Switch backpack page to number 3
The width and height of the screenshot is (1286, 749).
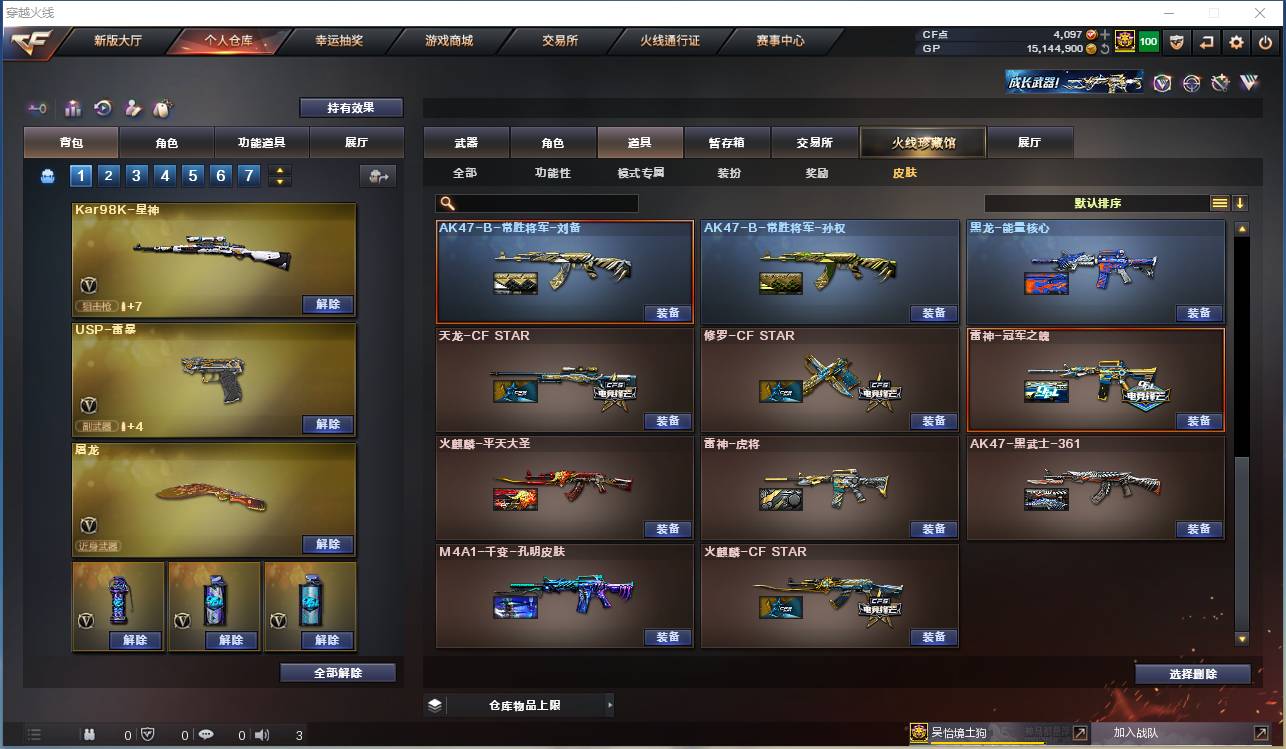136,176
